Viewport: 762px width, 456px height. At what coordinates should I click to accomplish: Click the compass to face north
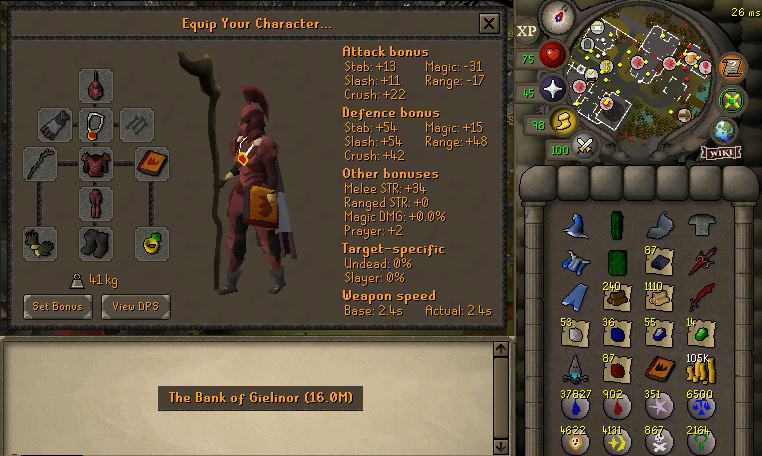click(x=555, y=17)
